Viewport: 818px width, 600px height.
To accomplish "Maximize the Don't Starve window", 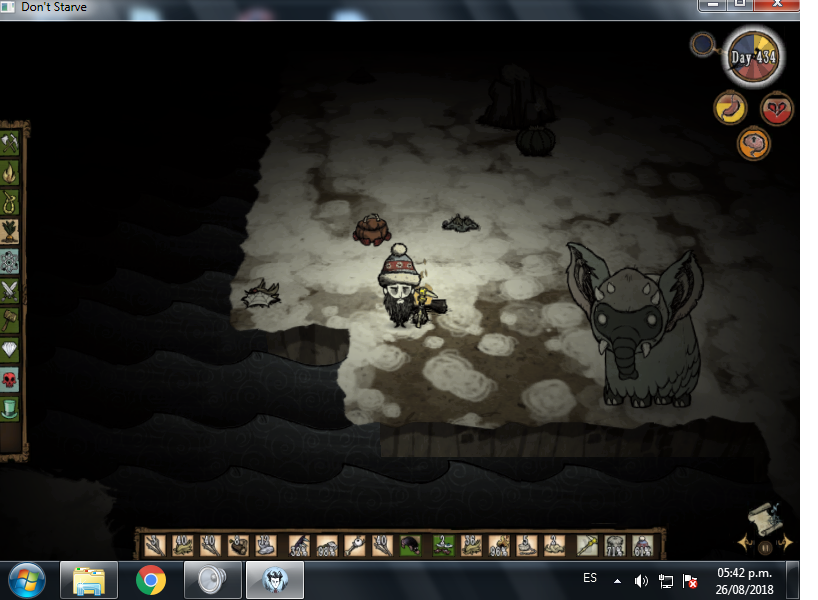I will pos(741,5).
